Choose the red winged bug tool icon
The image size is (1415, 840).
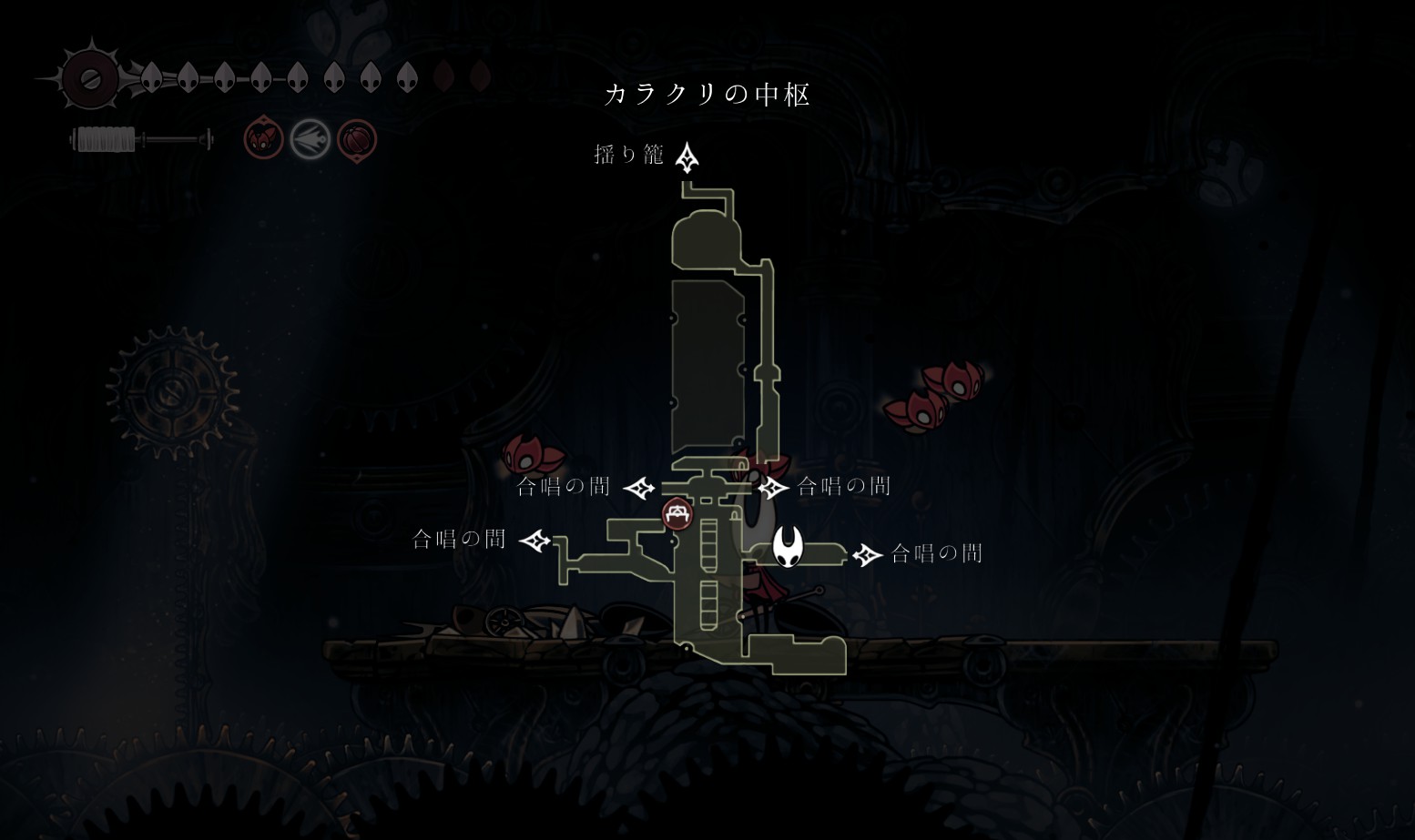[x=263, y=139]
